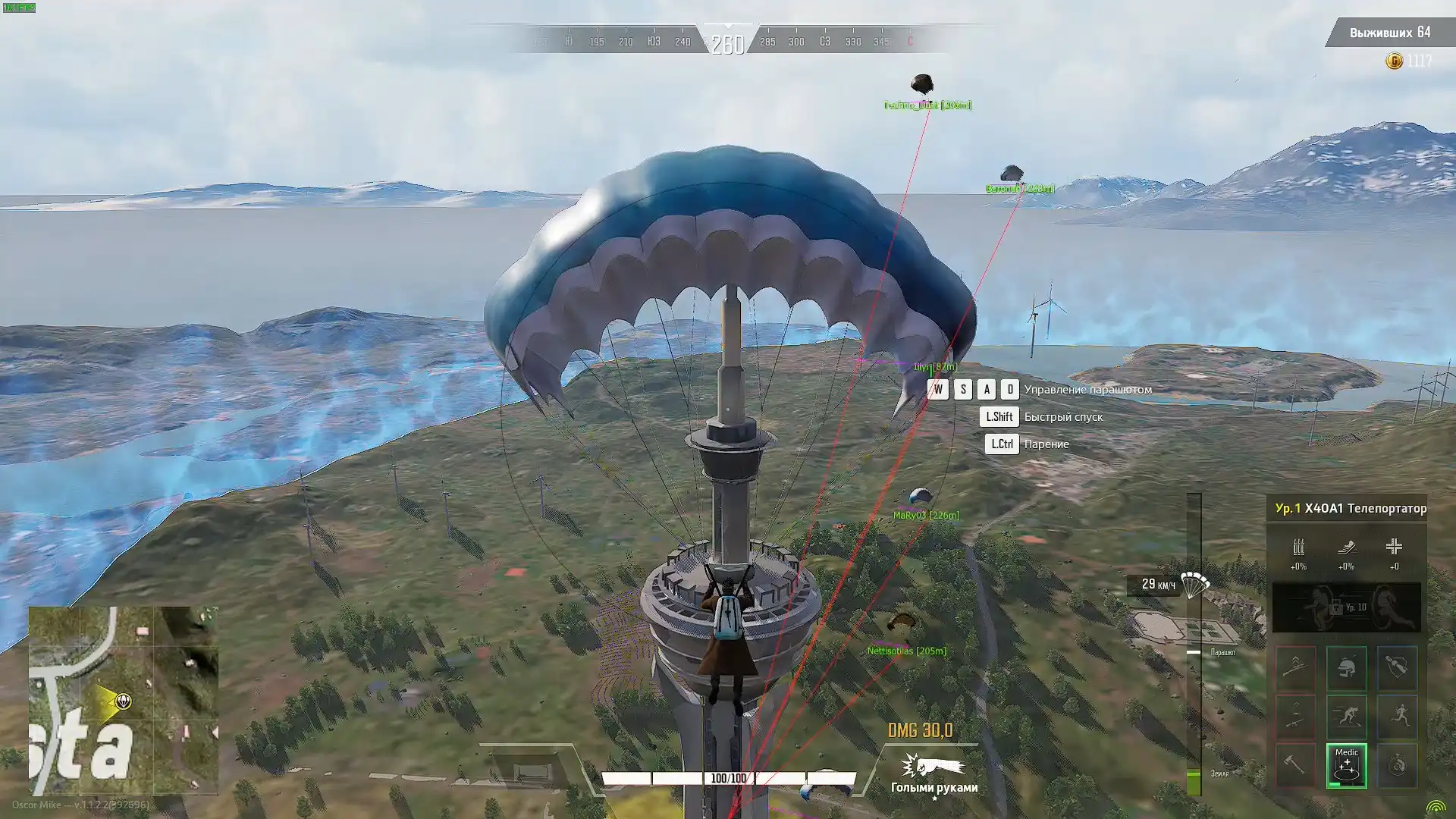Open the minimap in the corner
The height and width of the screenshot is (819, 1456).
pyautogui.click(x=123, y=700)
